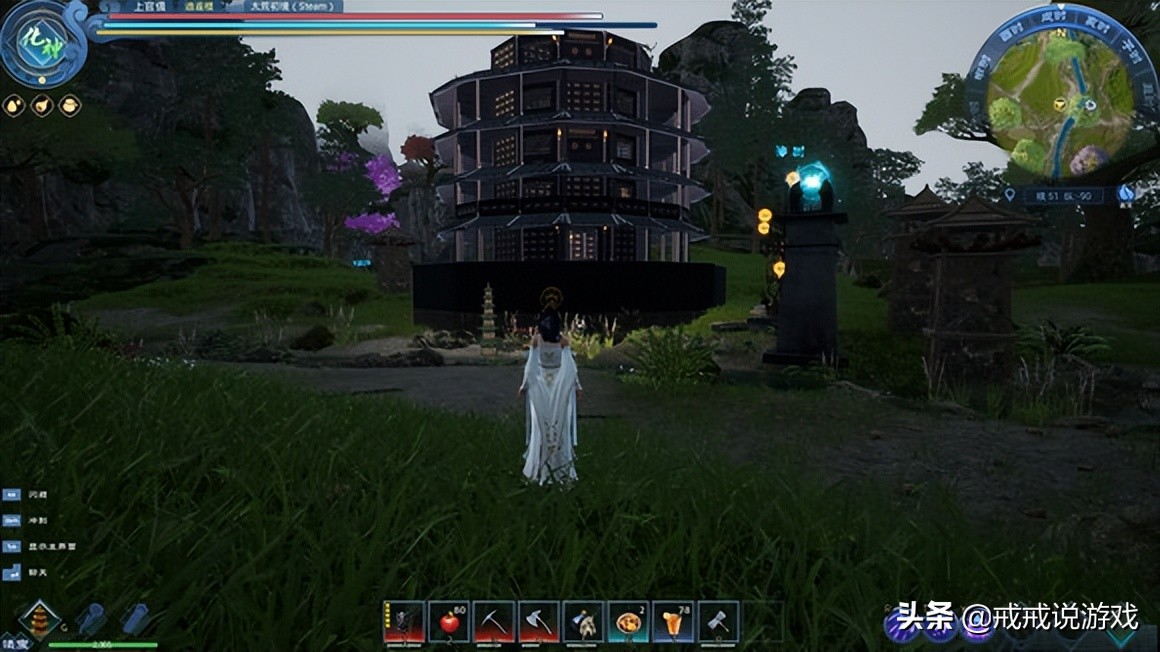Use the food bowl hotbar item
1160x652 pixels.
[x=628, y=621]
